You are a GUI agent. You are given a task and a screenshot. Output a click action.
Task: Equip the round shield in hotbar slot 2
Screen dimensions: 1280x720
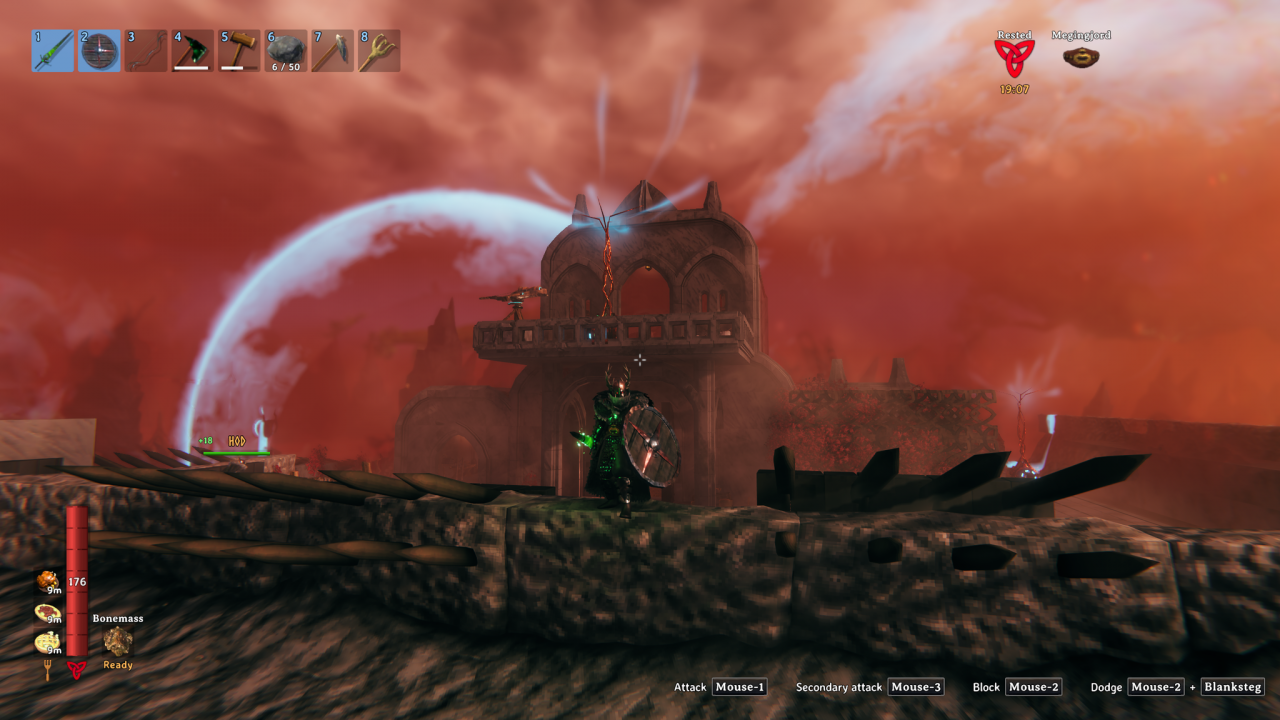pyautogui.click(x=99, y=50)
